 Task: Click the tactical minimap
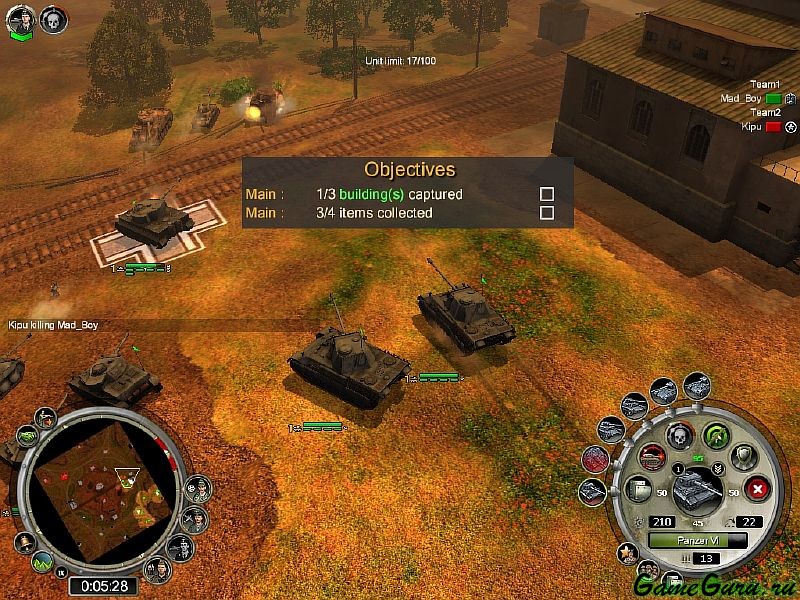click(101, 492)
